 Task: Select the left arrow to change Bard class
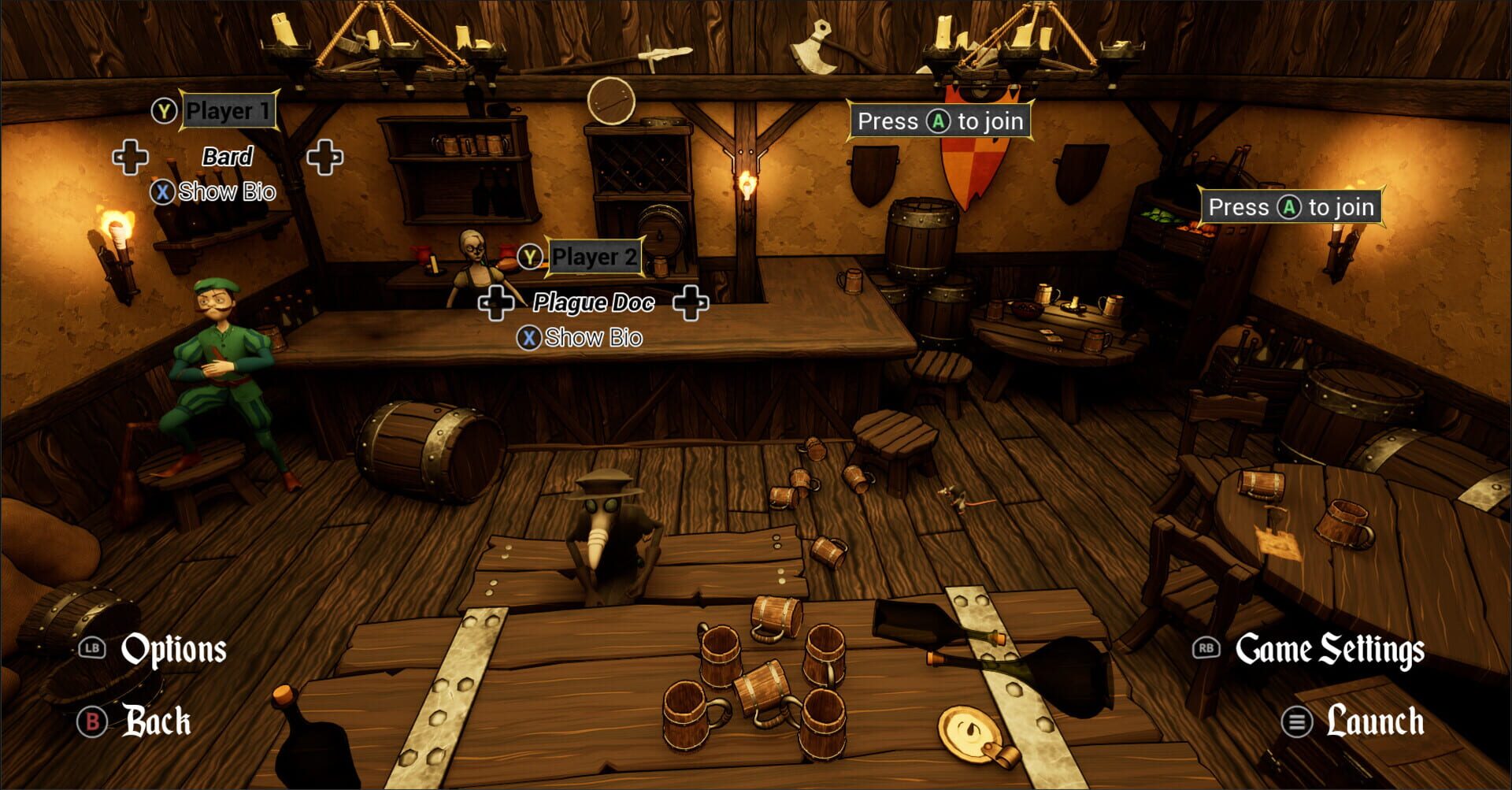pos(132,158)
